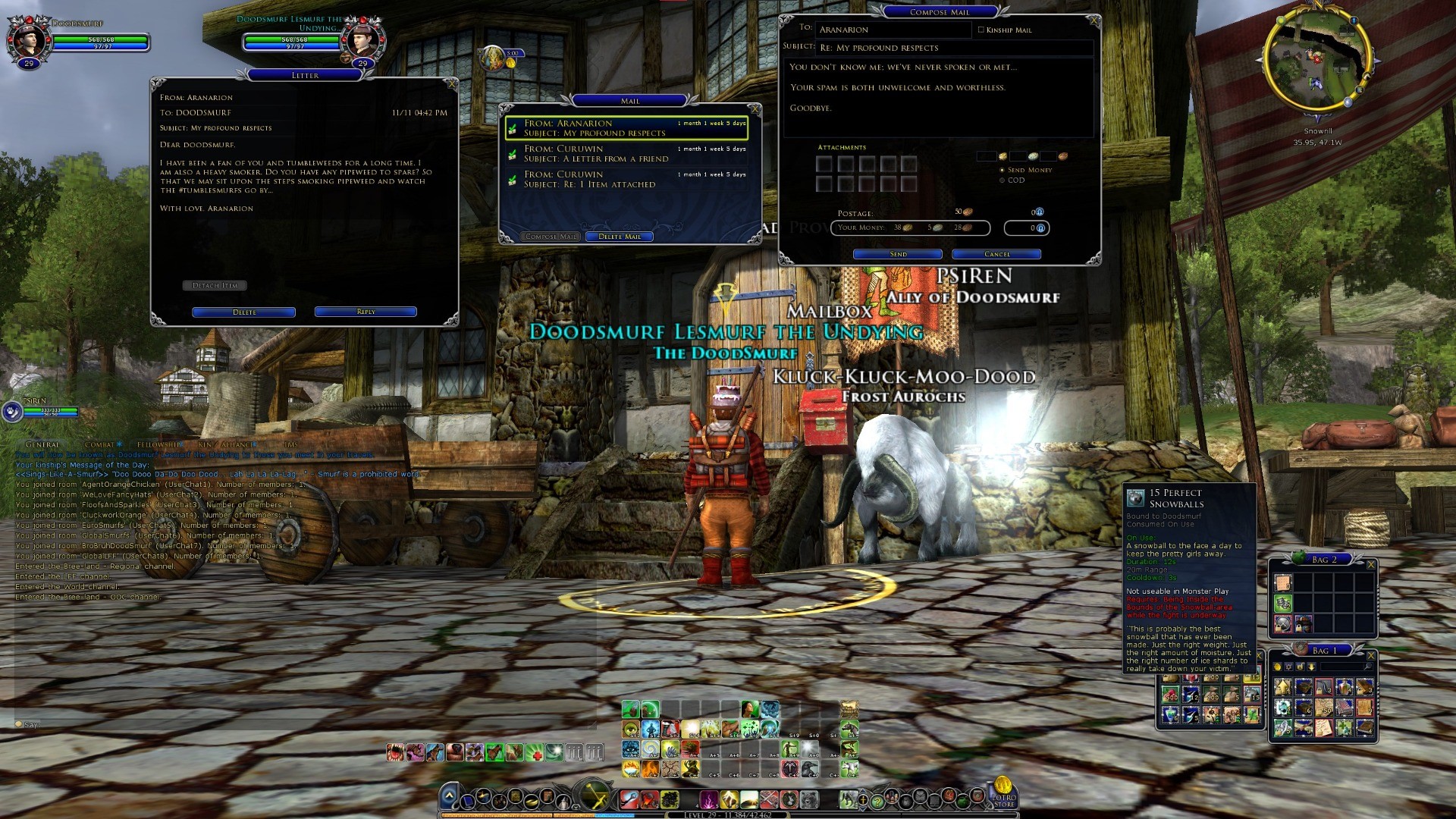
Task: Reply to the letter from Aranarion
Action: click(366, 312)
